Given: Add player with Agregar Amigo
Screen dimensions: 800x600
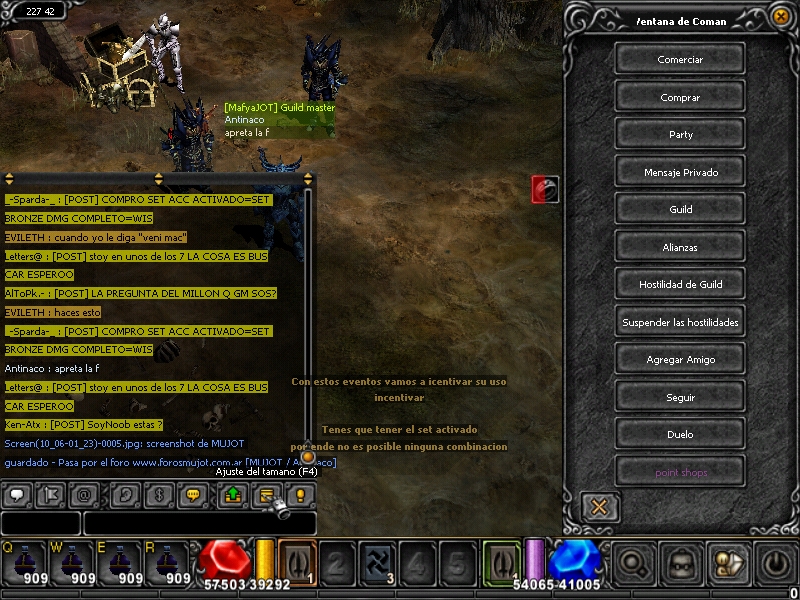Looking at the screenshot, I should point(680,360).
